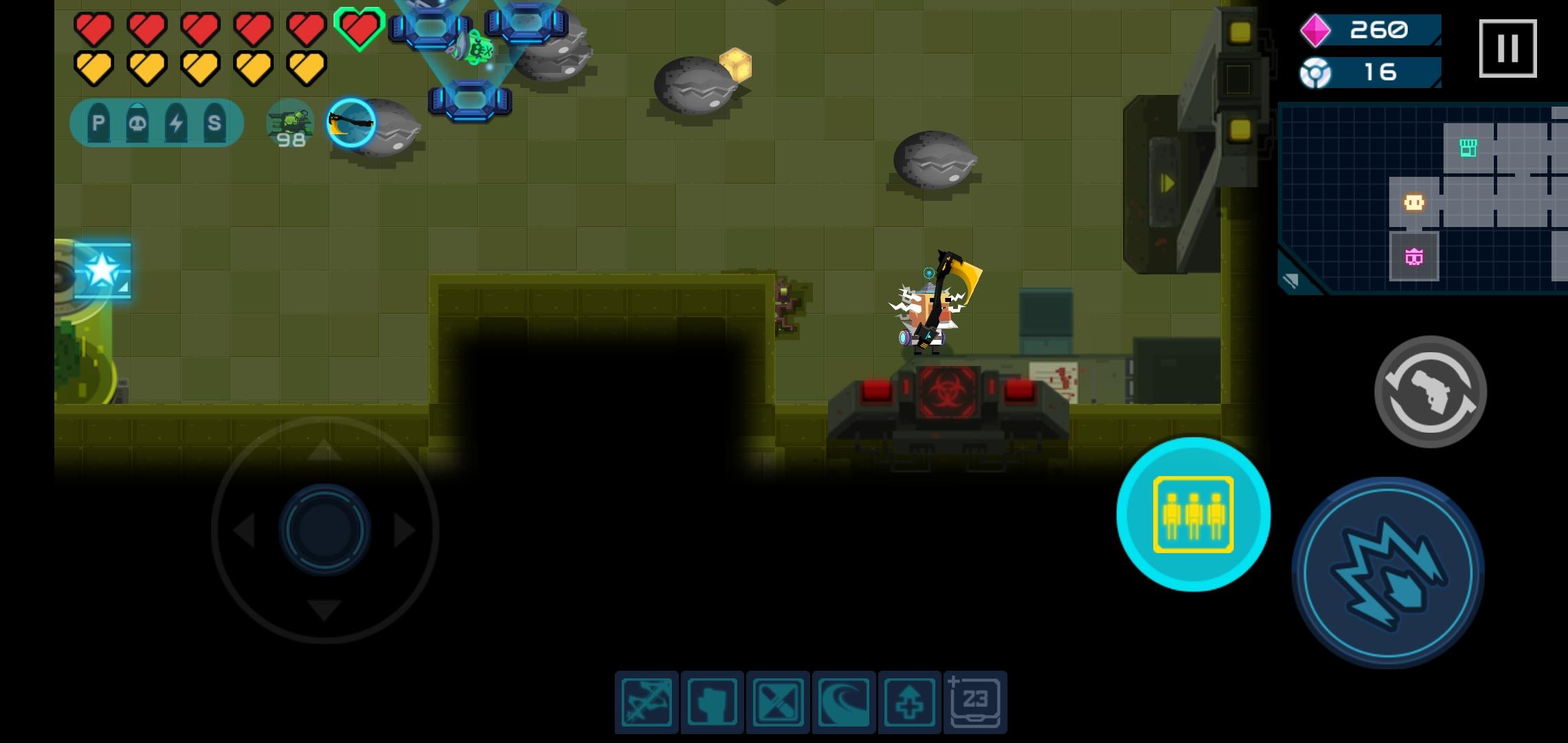Select the crossbow skill icon in the bottom bar
The image size is (1568, 743).
coord(645,700)
